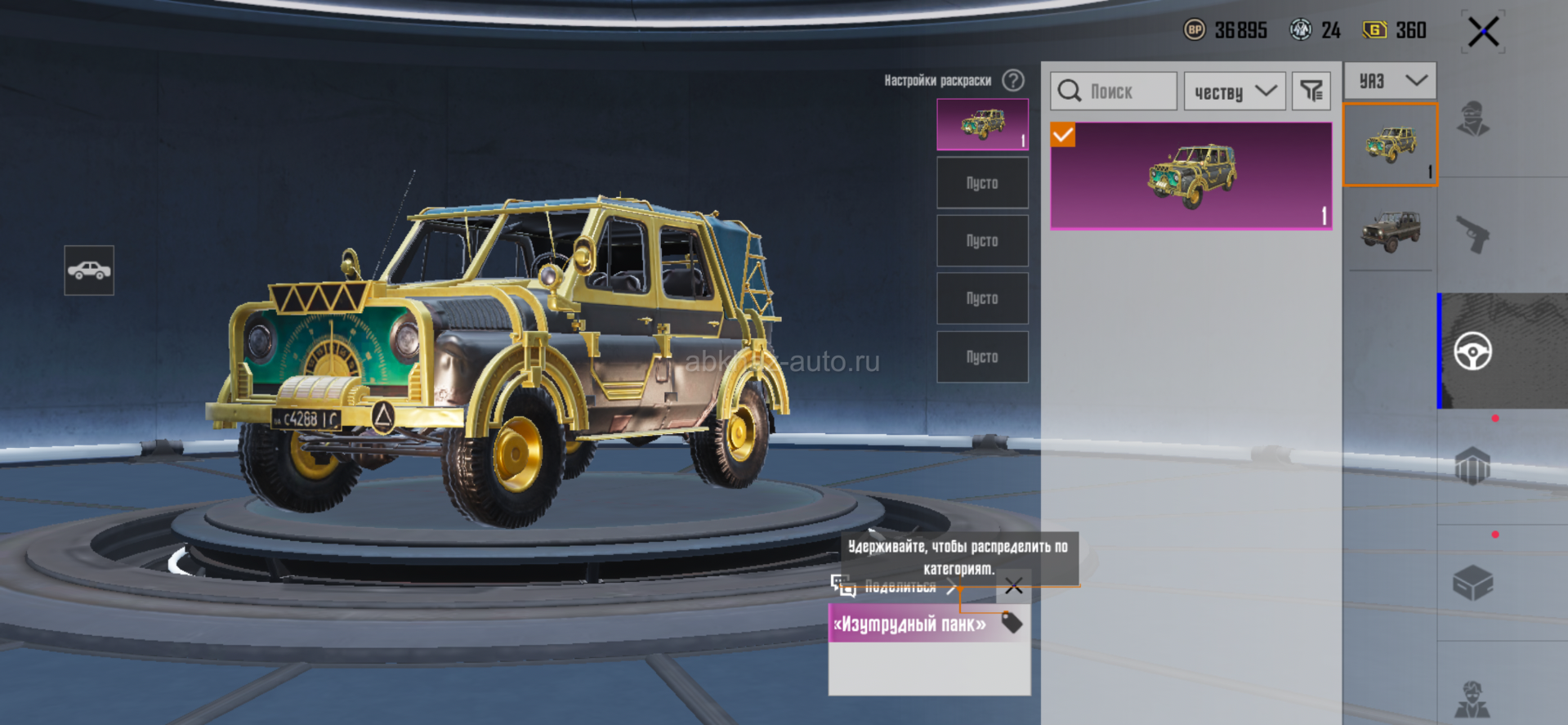Viewport: 1568px width, 725px height.
Task: Select the large Emerald Punk UAZ skin card
Action: pos(1191,175)
